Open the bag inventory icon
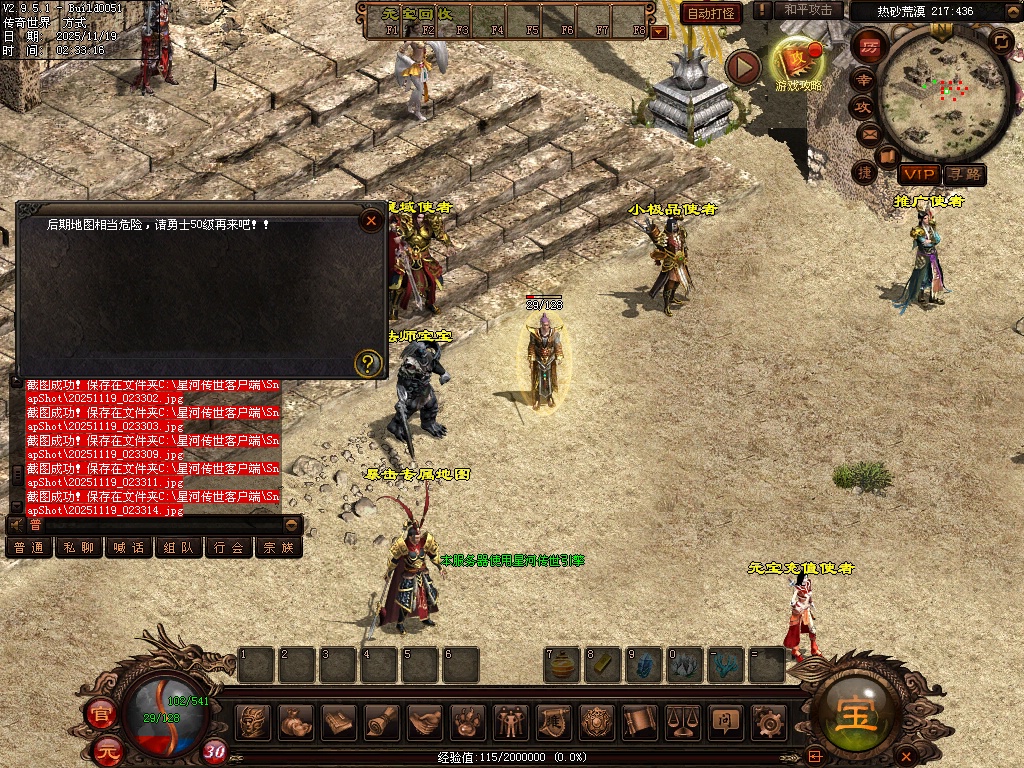The image size is (1024, 768). tap(296, 720)
